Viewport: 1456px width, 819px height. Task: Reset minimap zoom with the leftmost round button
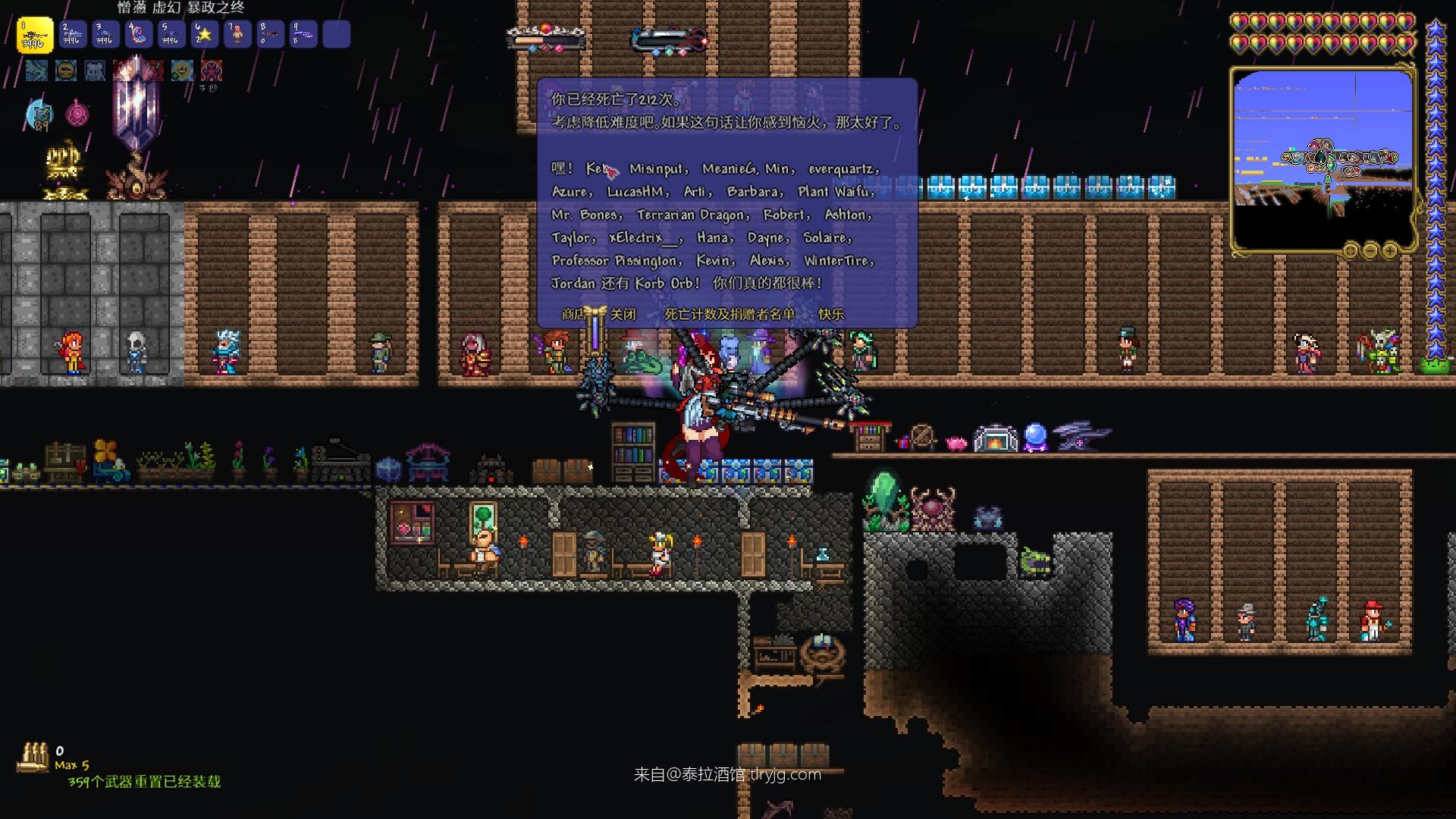1350,249
